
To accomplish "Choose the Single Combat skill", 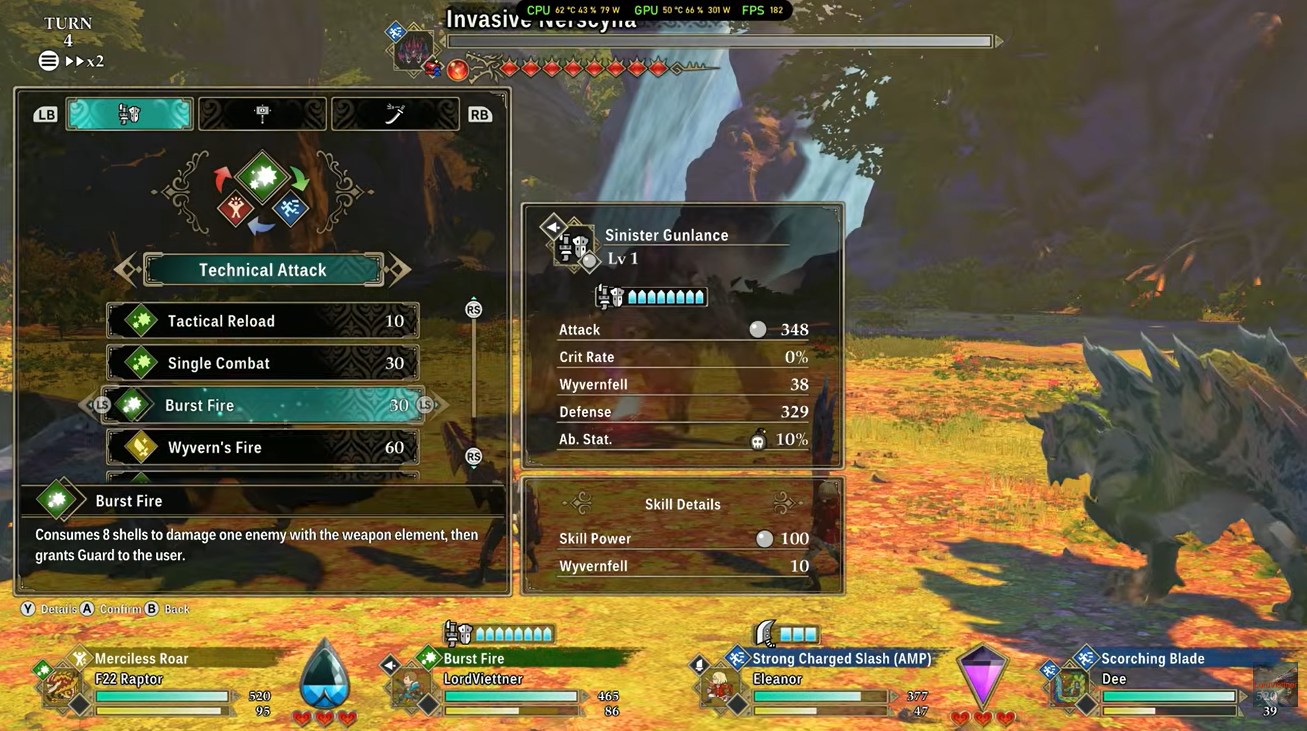I will pos(262,363).
